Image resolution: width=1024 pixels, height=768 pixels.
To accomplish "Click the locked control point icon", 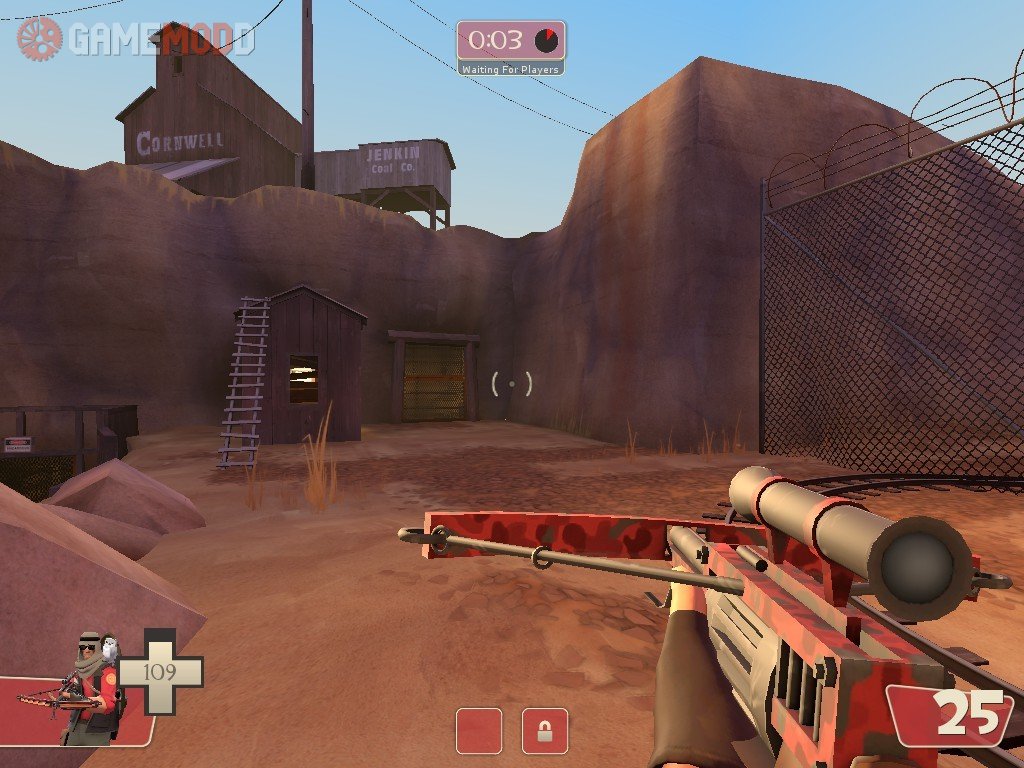I will click(x=545, y=731).
